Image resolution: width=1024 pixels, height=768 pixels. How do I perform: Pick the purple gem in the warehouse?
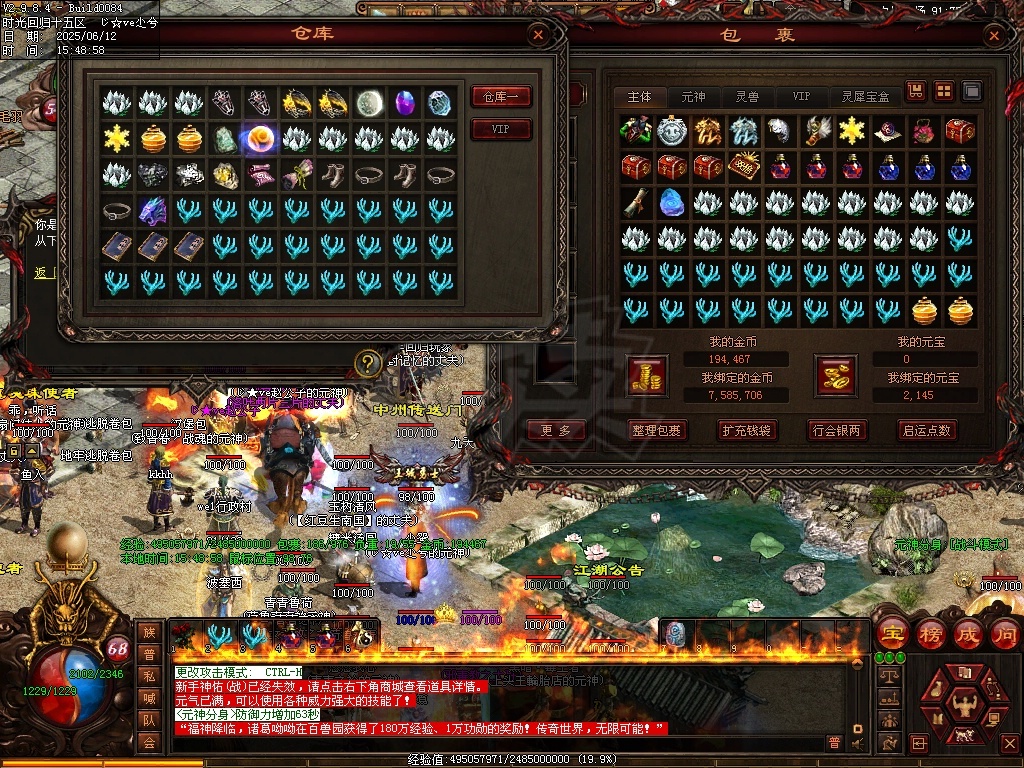tap(405, 103)
